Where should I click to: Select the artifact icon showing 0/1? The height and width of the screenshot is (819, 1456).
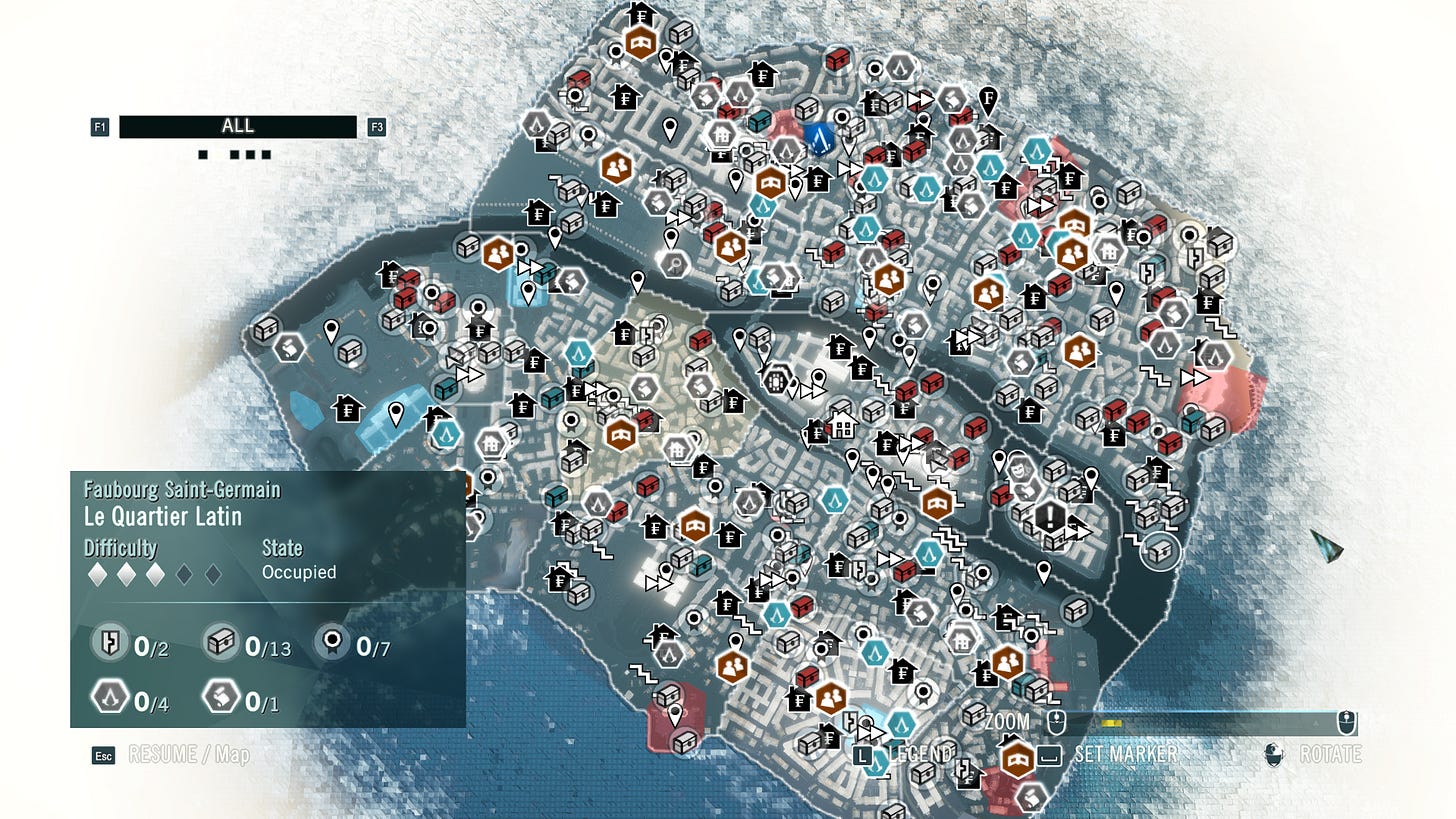[x=222, y=699]
